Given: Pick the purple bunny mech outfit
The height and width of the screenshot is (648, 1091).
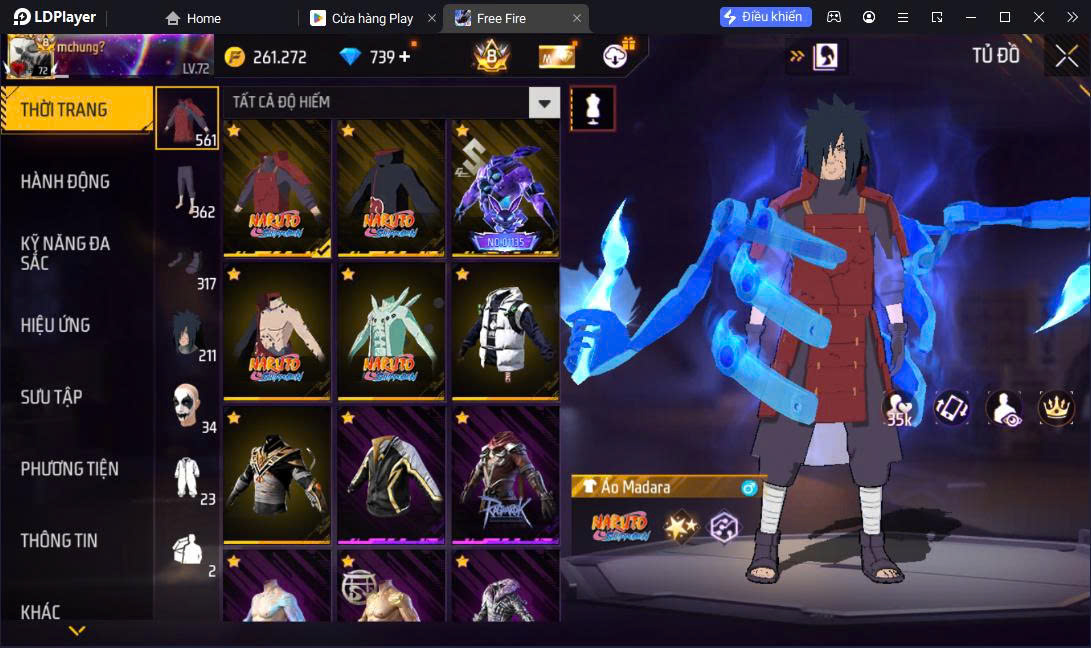Looking at the screenshot, I should click(504, 188).
